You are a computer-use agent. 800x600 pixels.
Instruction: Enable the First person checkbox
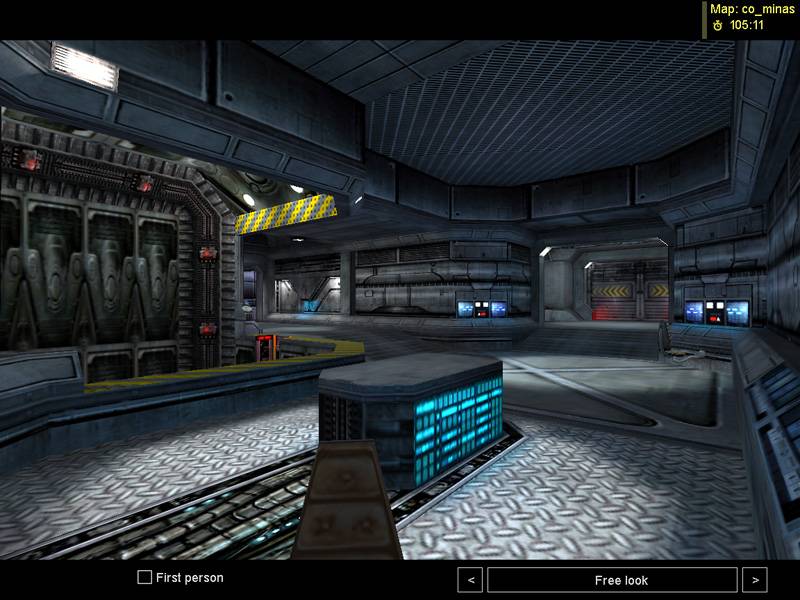click(x=145, y=578)
